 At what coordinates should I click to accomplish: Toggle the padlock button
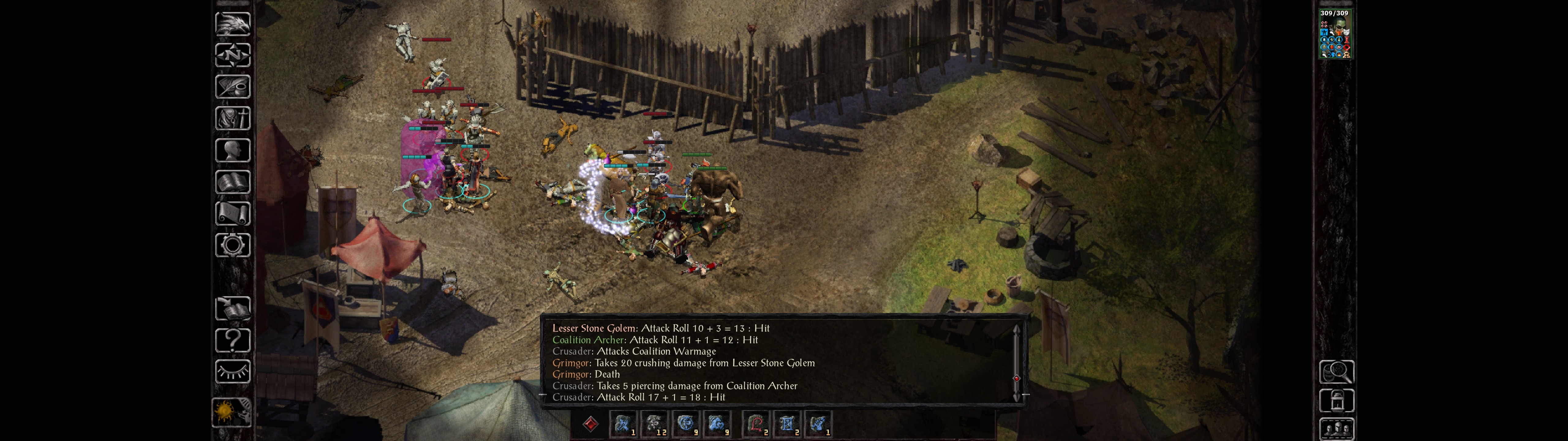click(x=1336, y=401)
